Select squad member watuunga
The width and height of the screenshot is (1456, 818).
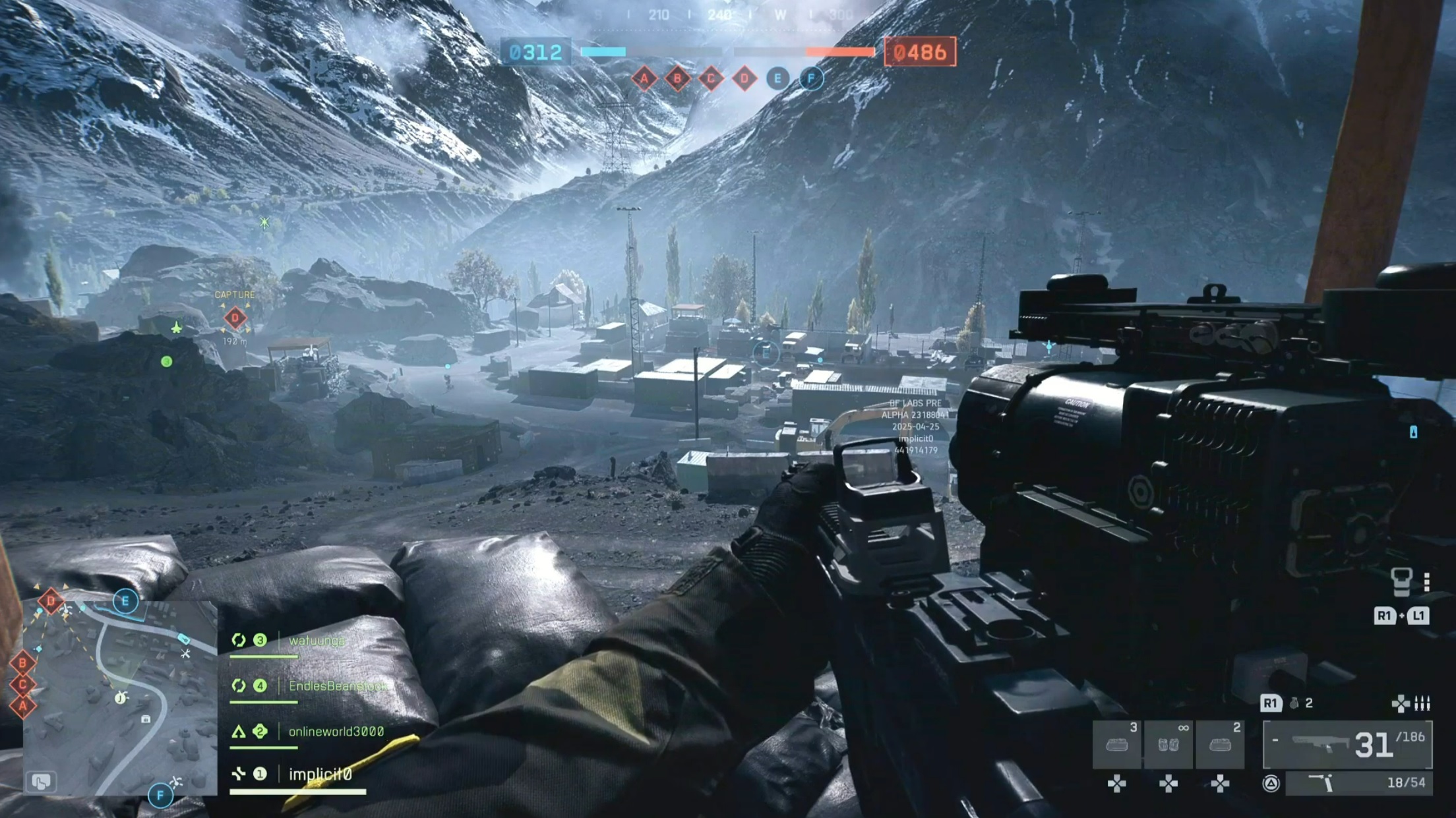317,641
